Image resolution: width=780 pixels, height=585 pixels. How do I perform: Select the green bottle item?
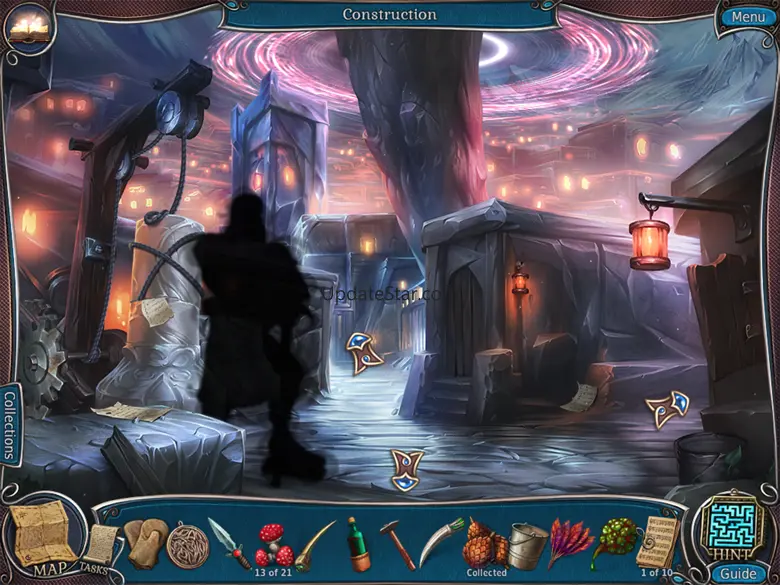(357, 543)
